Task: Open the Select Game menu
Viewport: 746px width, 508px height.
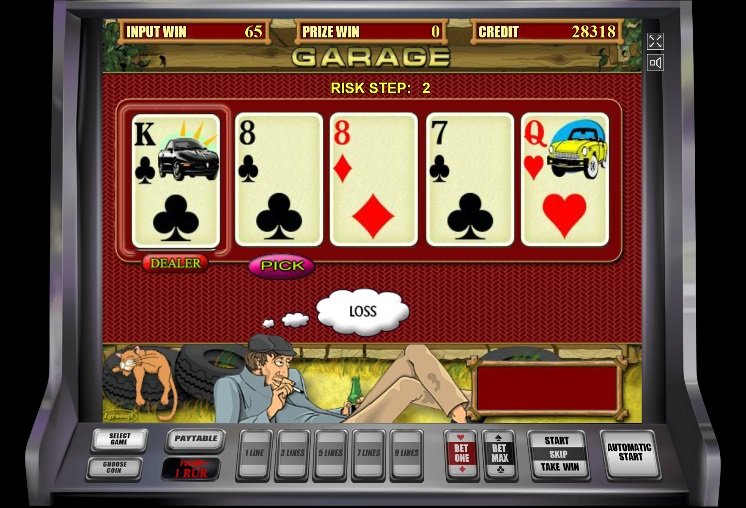Action: pos(119,440)
